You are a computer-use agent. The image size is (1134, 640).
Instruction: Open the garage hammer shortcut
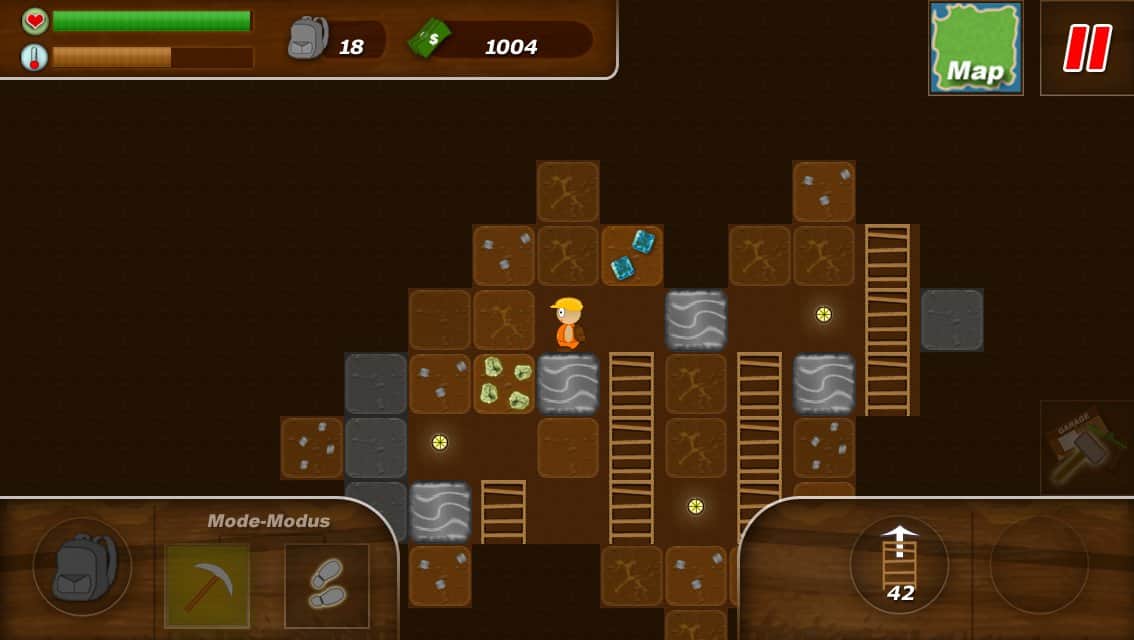tap(1086, 447)
